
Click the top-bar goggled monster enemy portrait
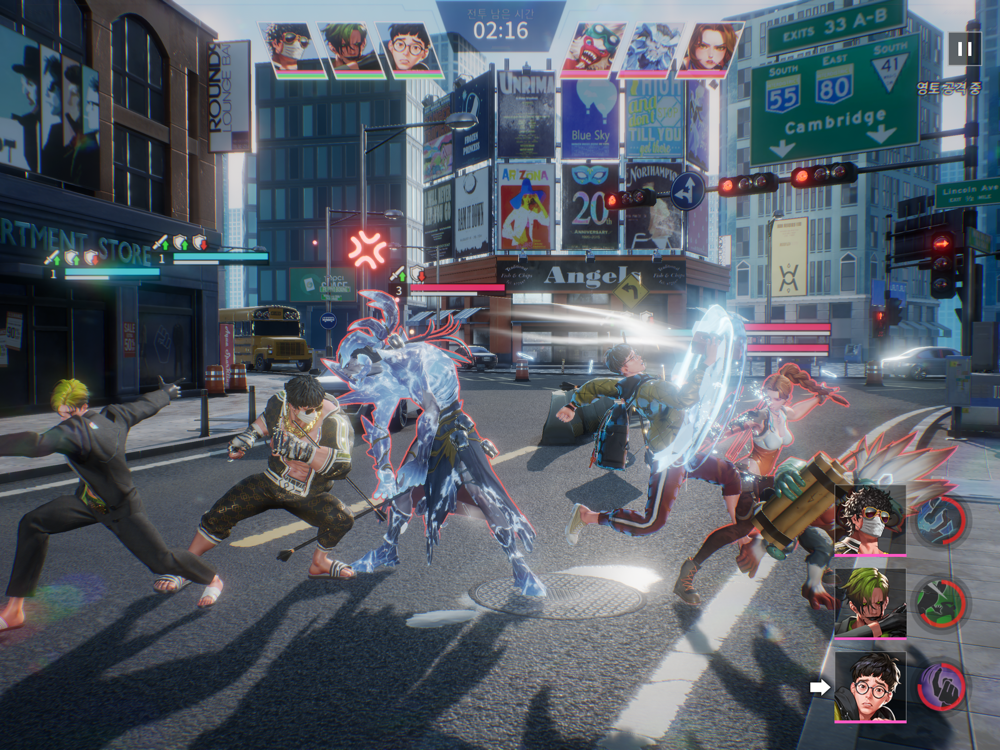tap(593, 49)
